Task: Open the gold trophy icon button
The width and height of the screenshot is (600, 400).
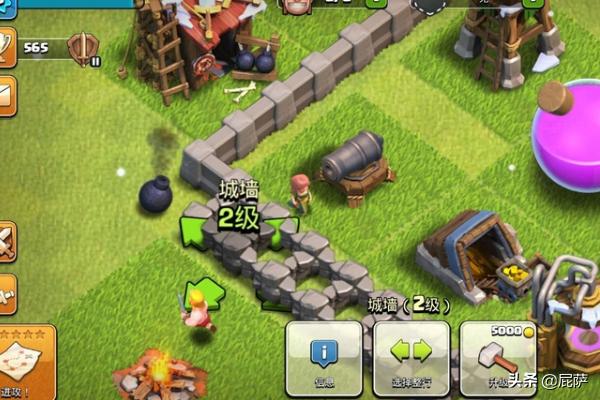Action: pos(6,46)
